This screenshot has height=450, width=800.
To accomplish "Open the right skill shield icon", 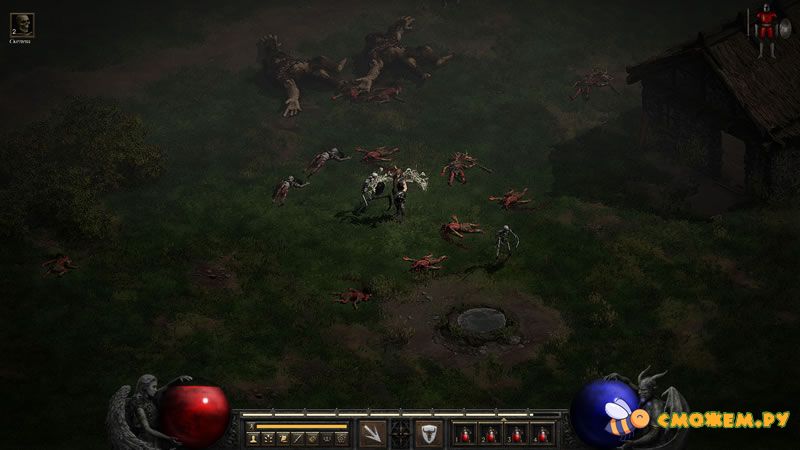I will point(428,434).
